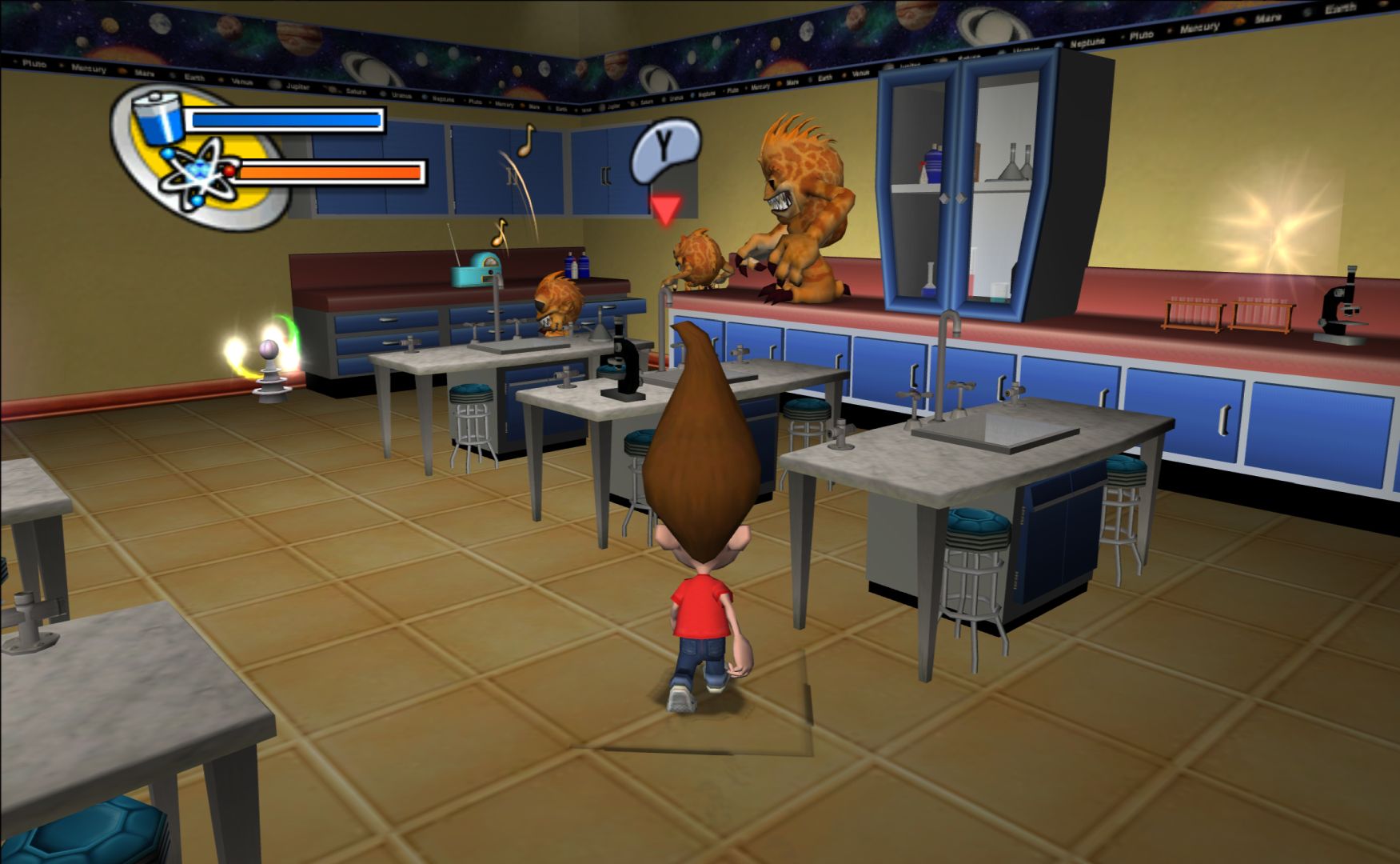1400x864 pixels.
Task: Click the battery icon in the HUD
Action: pos(160,117)
